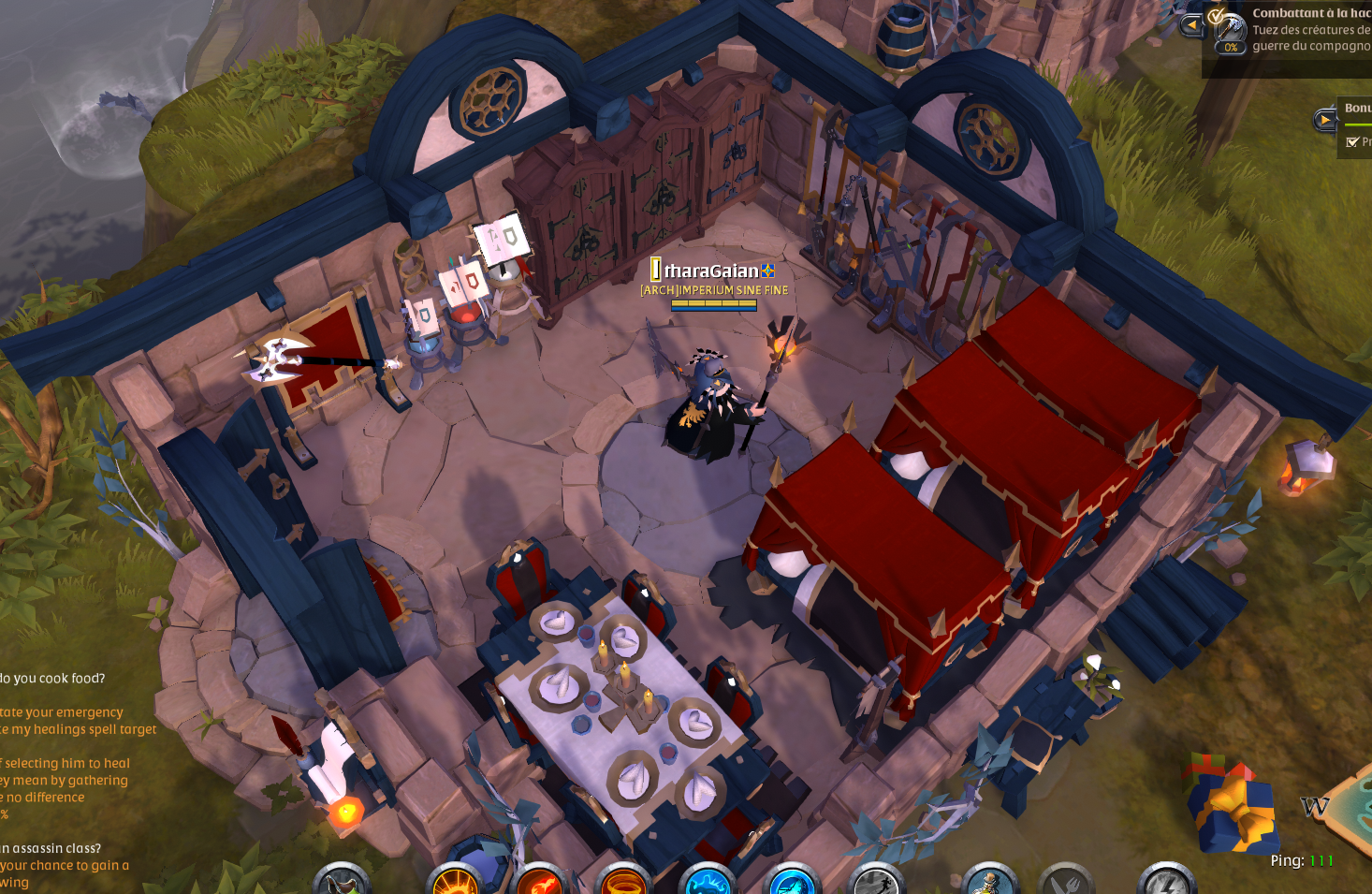This screenshot has width=1372, height=894.
Task: Activate the blue wing ability
Action: point(792,882)
